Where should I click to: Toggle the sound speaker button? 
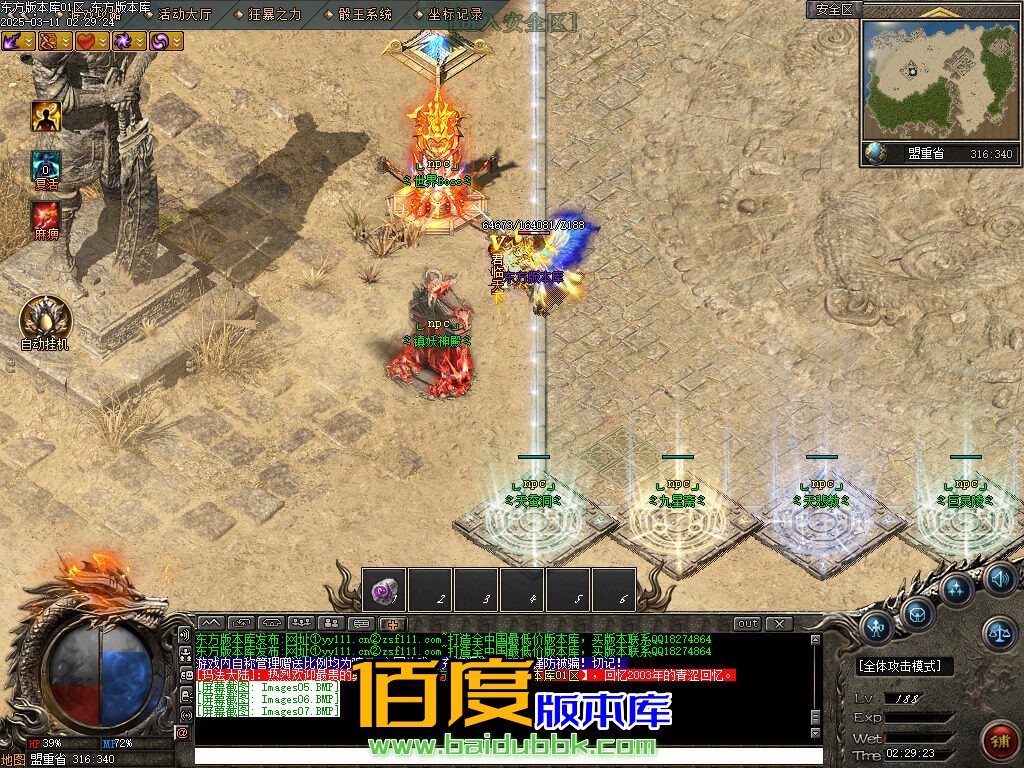click(x=1000, y=577)
